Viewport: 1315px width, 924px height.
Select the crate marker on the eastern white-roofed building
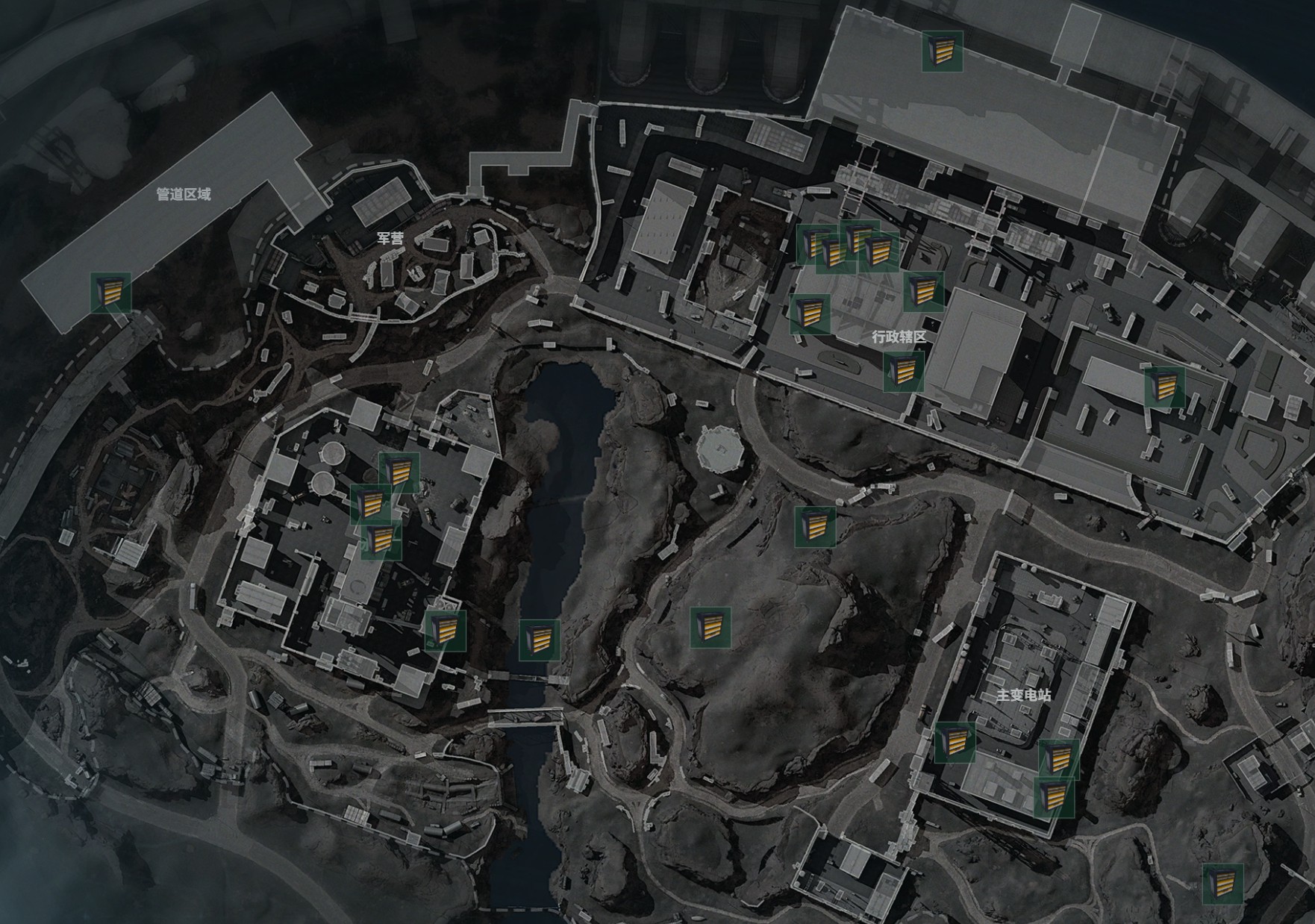(x=1164, y=386)
